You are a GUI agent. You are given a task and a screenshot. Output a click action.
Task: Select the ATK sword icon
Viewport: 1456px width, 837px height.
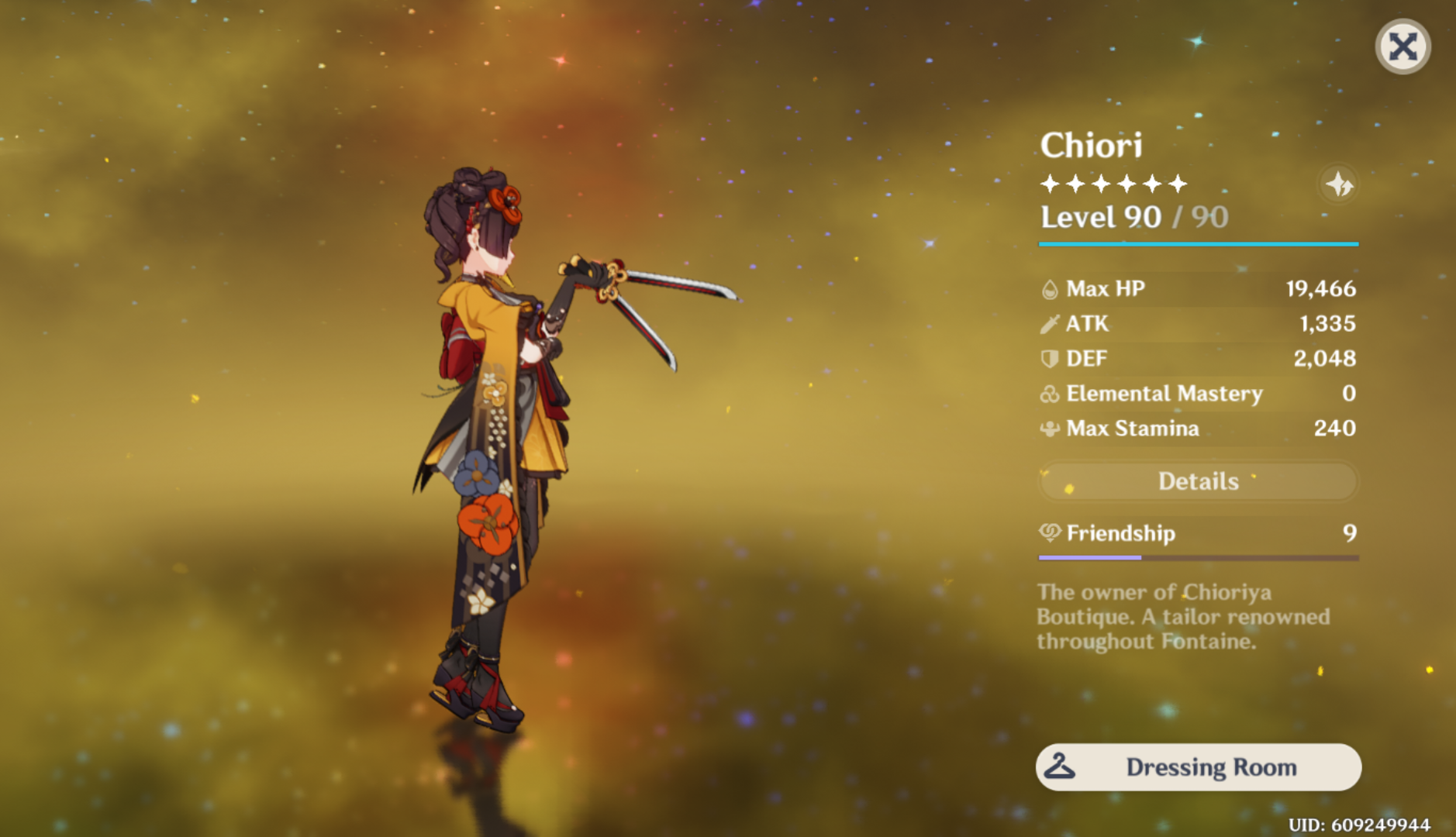pos(1048,323)
